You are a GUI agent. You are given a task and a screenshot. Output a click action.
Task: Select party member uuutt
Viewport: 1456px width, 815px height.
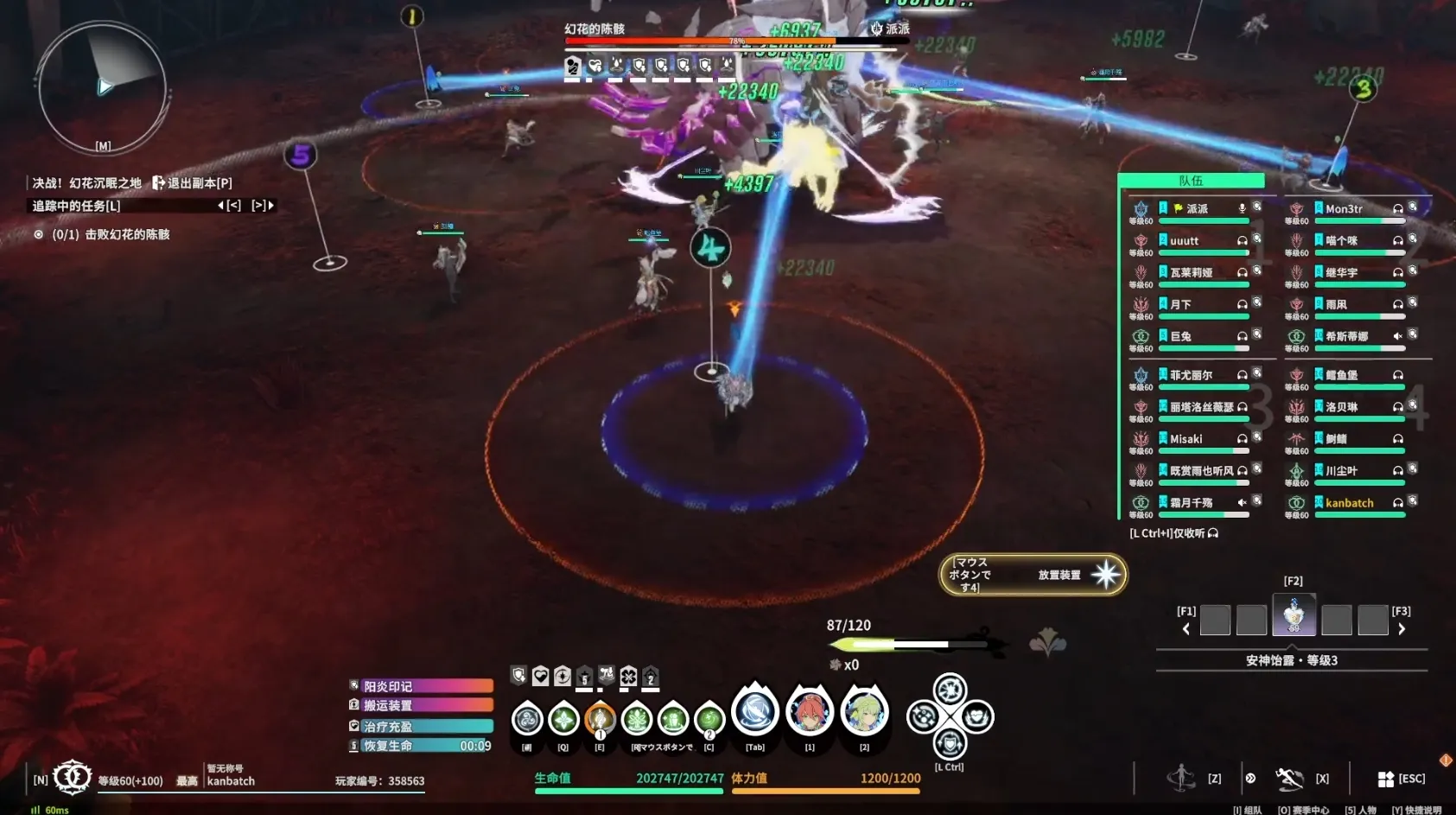pos(1185,241)
